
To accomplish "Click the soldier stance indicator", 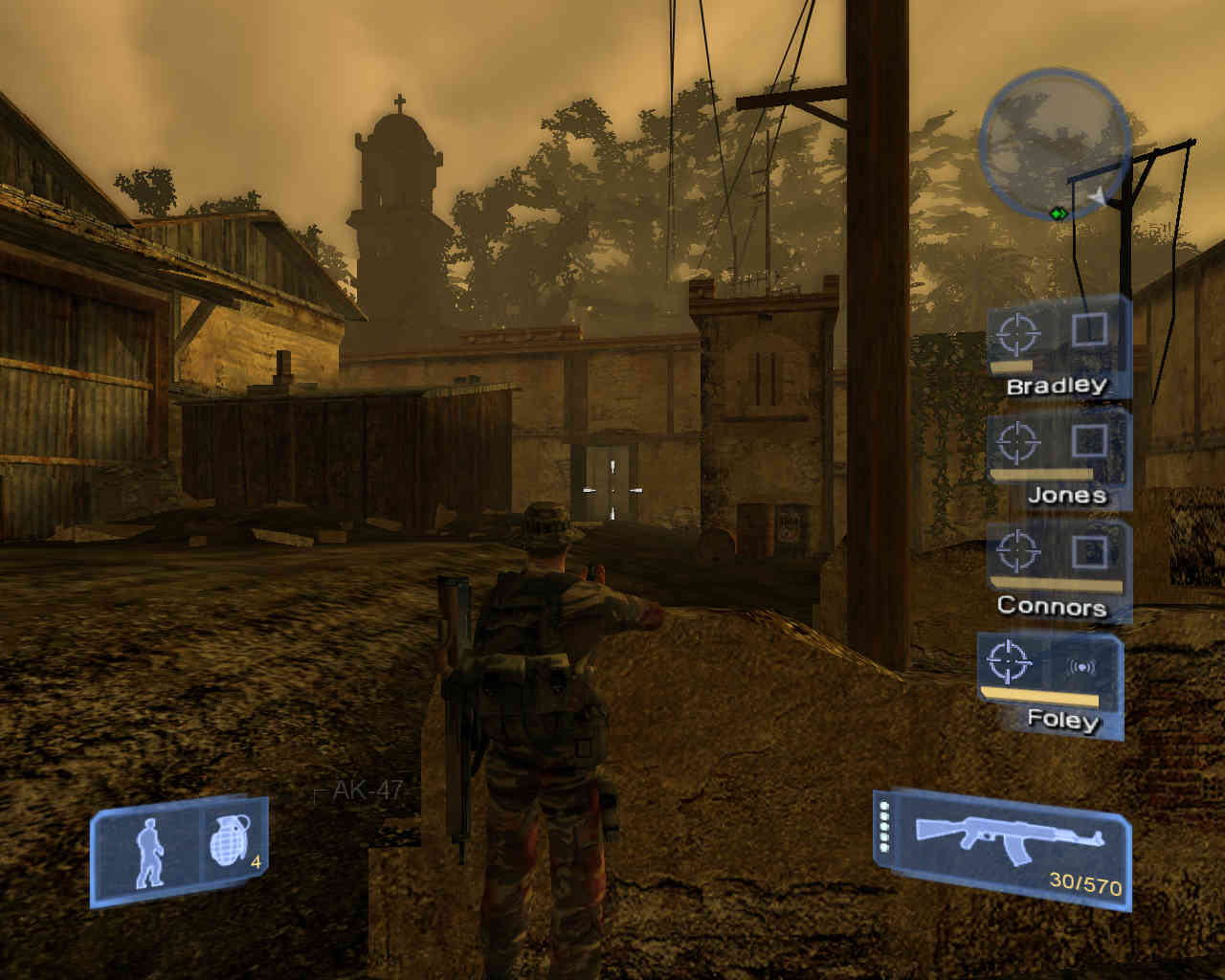I will (x=149, y=853).
